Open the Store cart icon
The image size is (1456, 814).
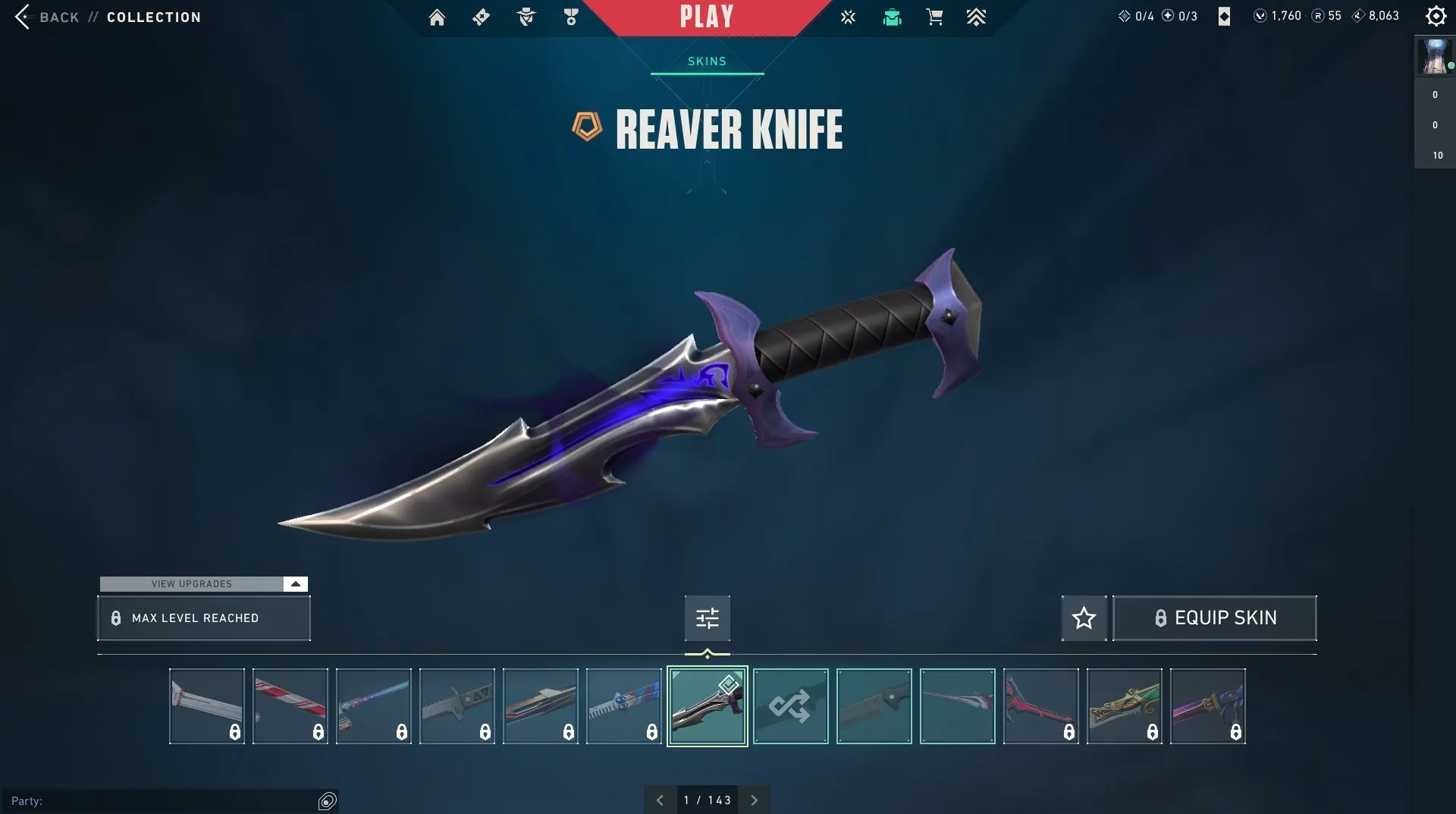coord(934,17)
